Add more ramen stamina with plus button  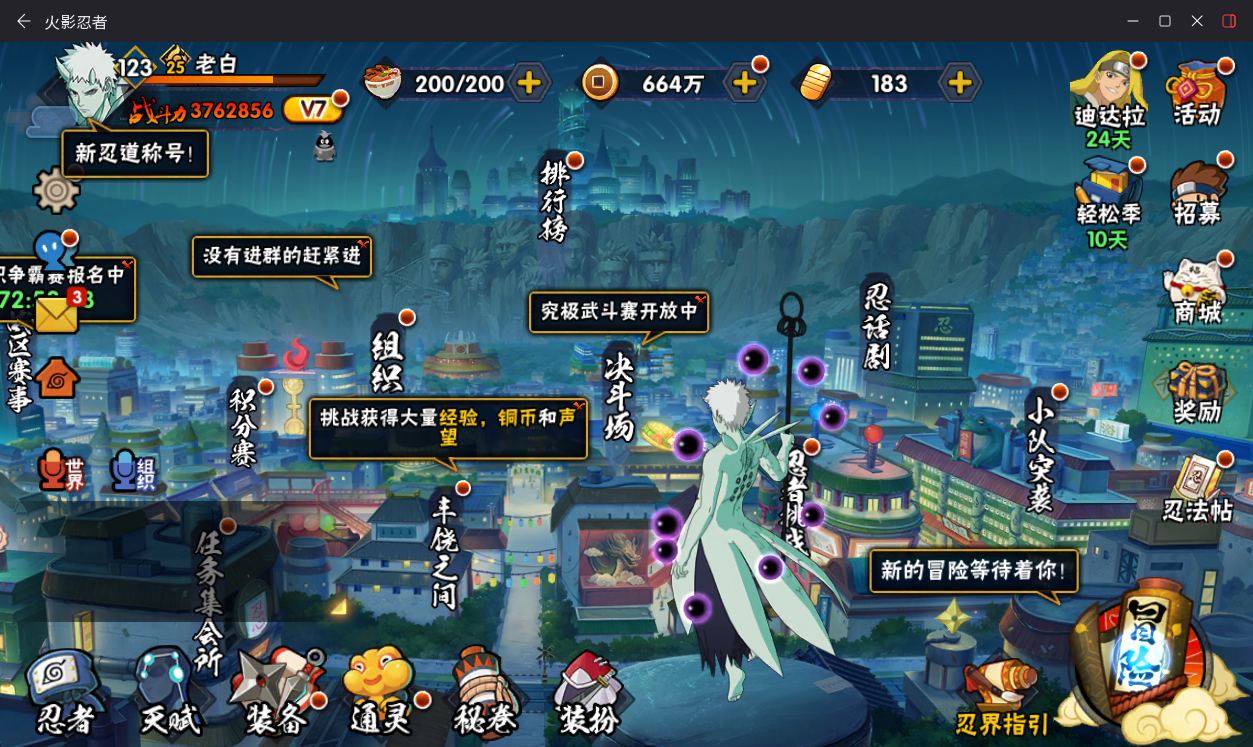(529, 83)
